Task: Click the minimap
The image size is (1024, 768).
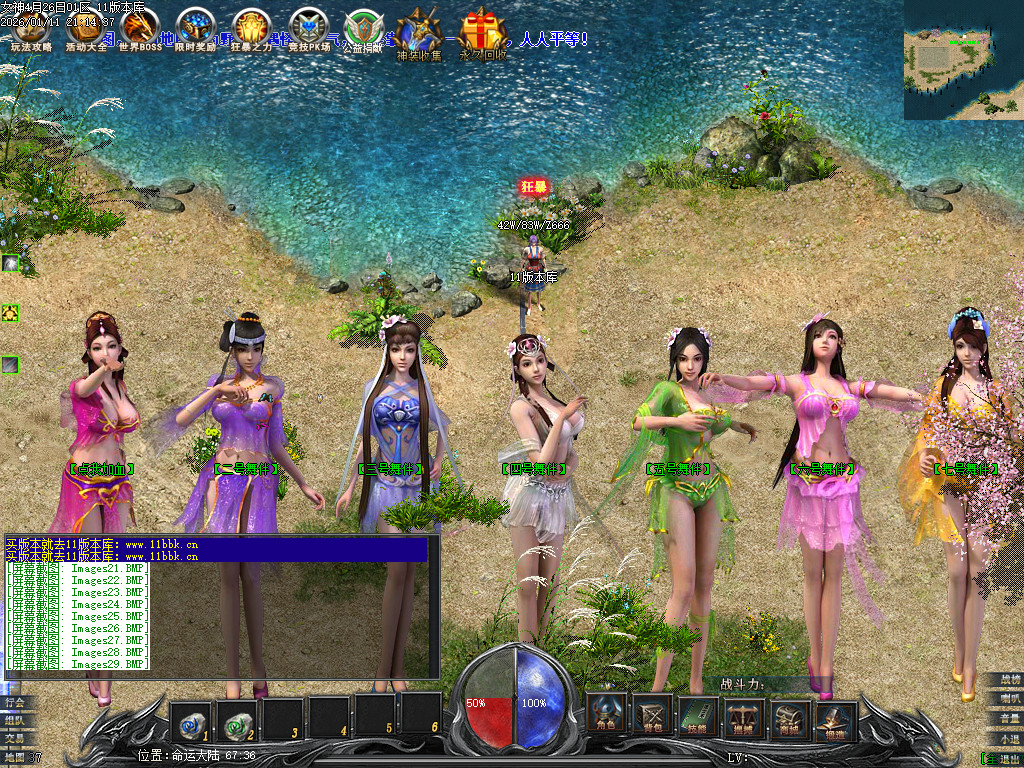Action: coord(963,60)
